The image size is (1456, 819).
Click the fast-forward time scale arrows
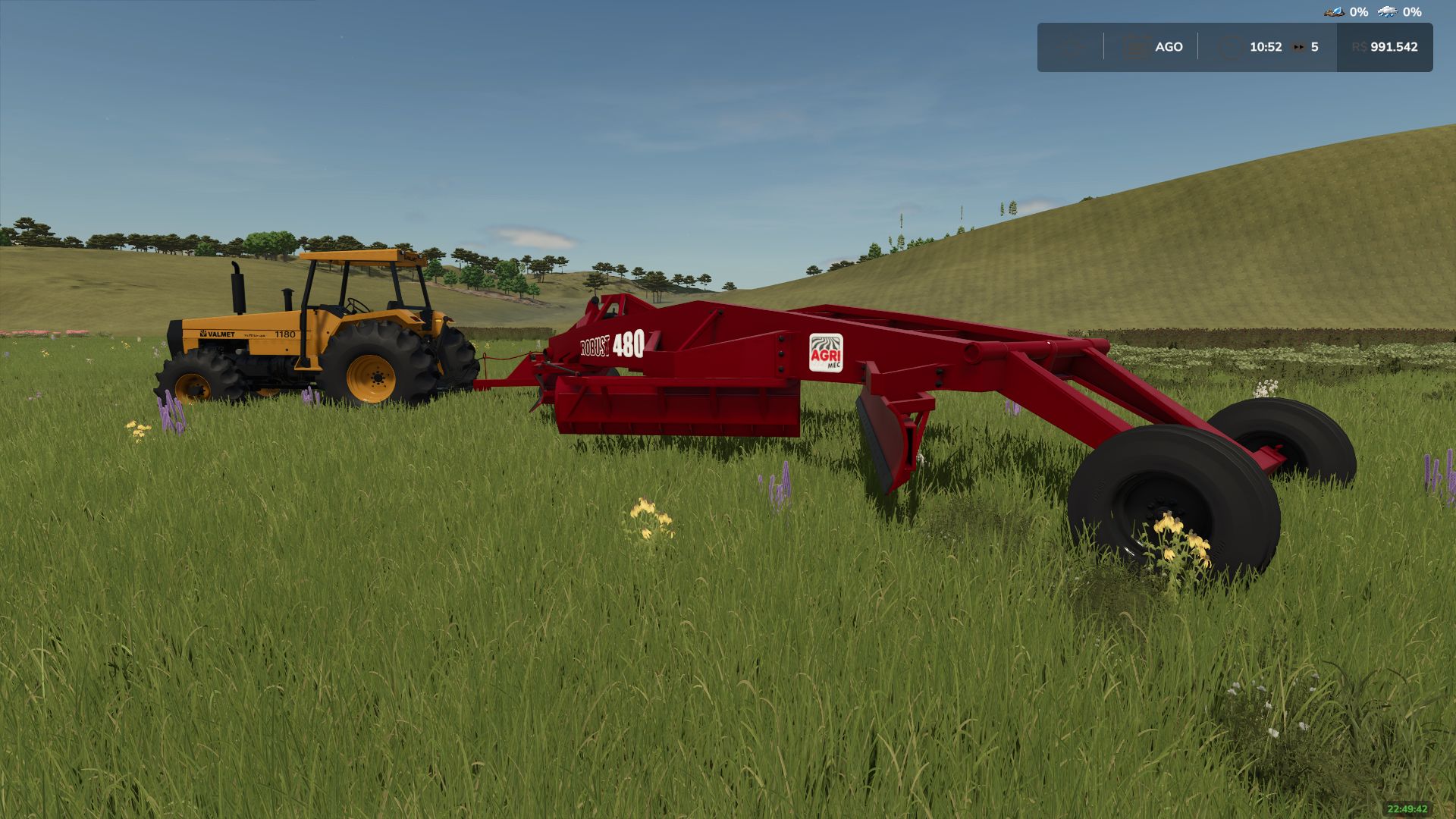1299,47
